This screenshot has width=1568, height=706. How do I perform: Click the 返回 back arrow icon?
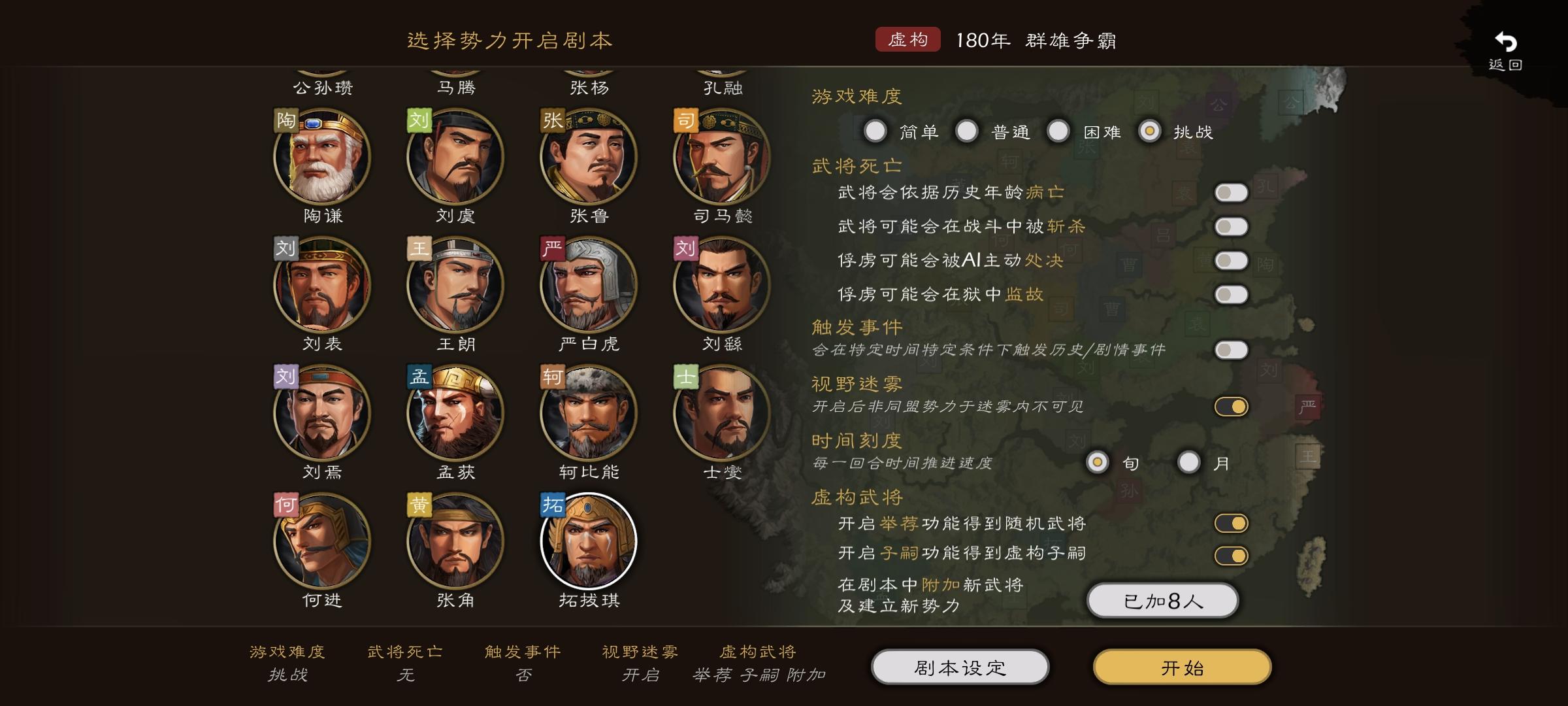point(1507,41)
